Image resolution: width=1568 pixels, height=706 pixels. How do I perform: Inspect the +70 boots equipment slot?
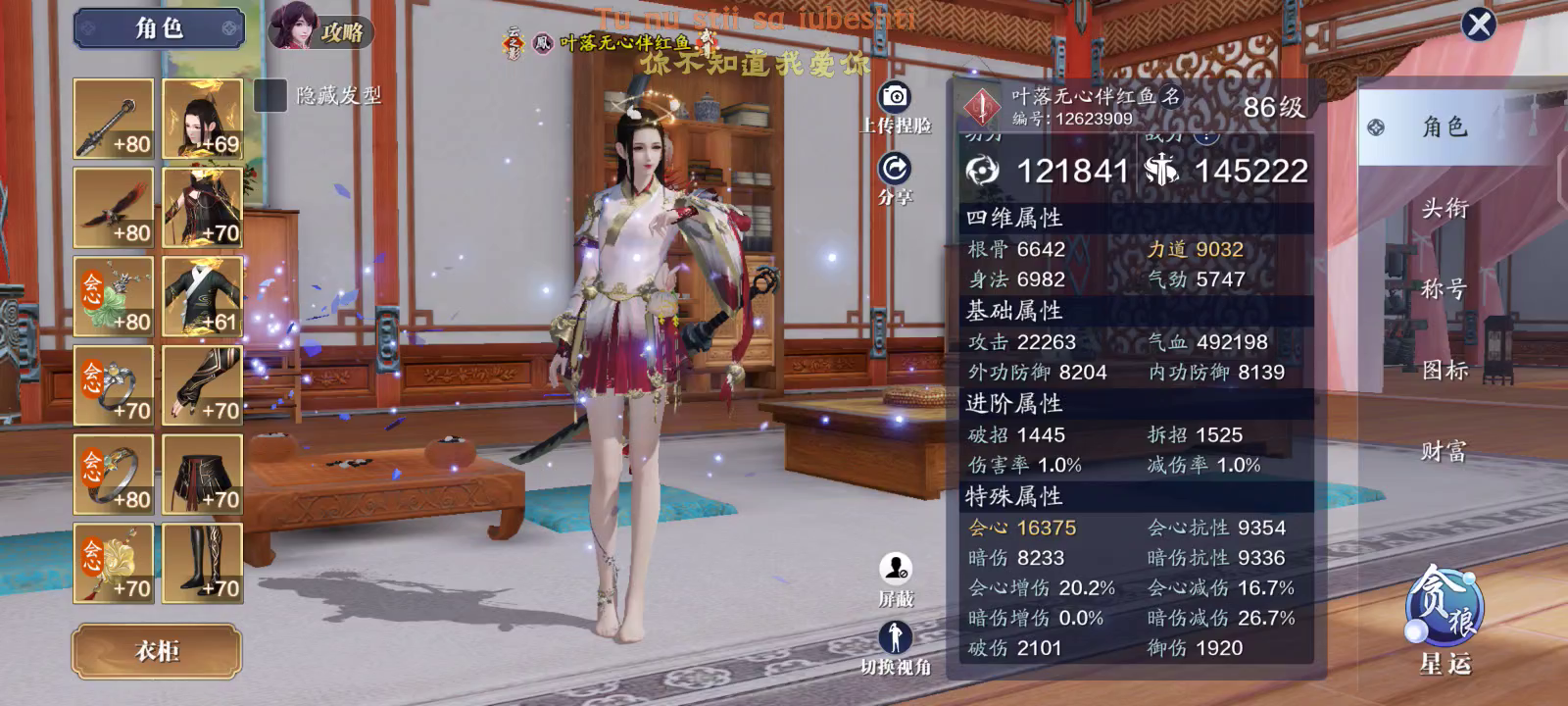pyautogui.click(x=203, y=563)
